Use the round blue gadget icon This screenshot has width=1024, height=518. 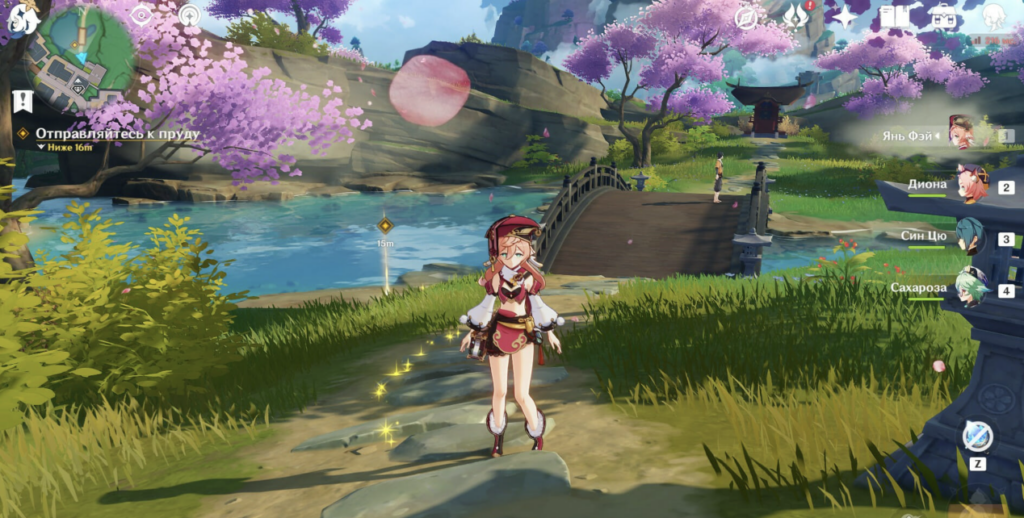(x=977, y=436)
